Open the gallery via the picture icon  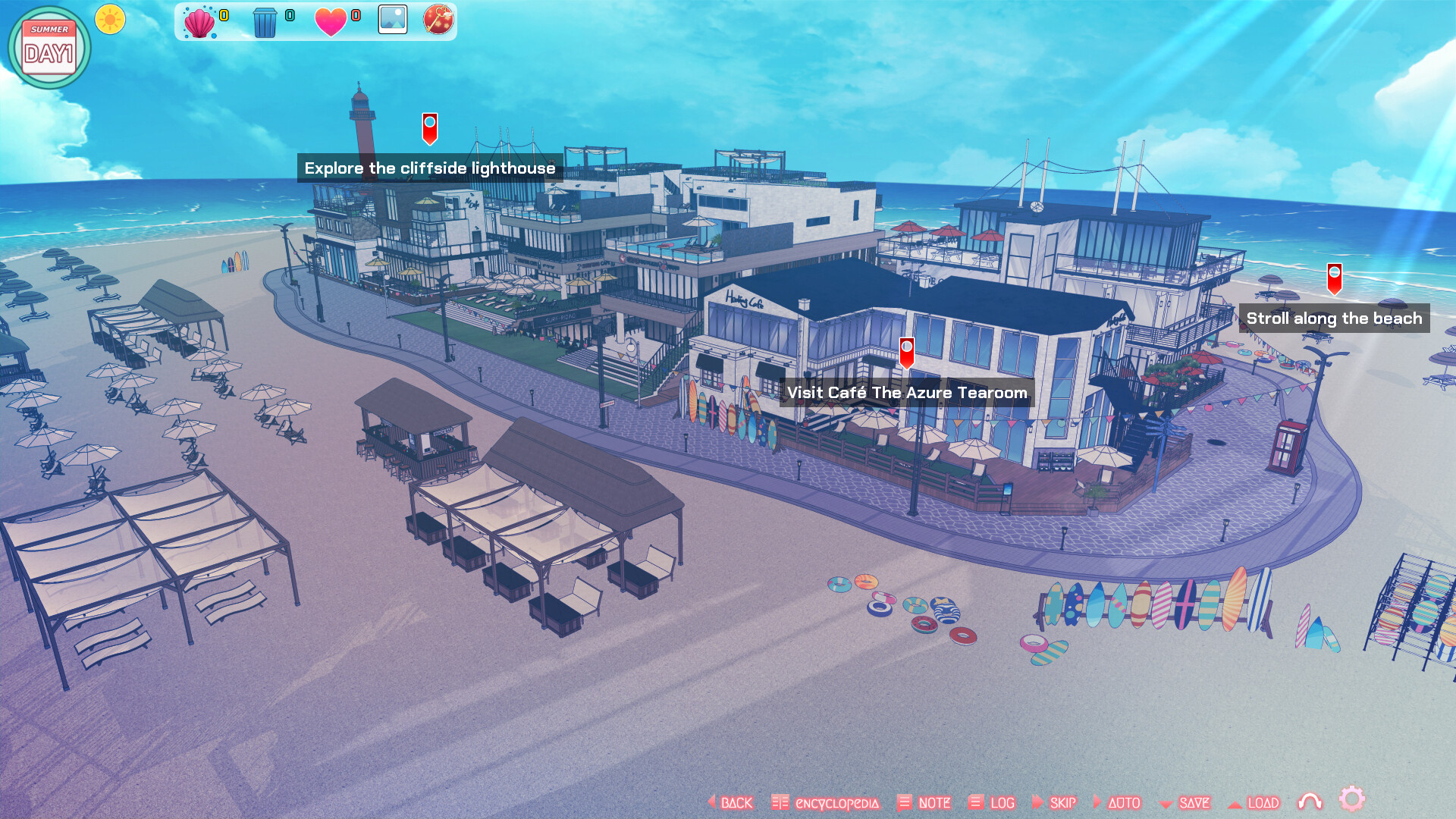tap(394, 20)
